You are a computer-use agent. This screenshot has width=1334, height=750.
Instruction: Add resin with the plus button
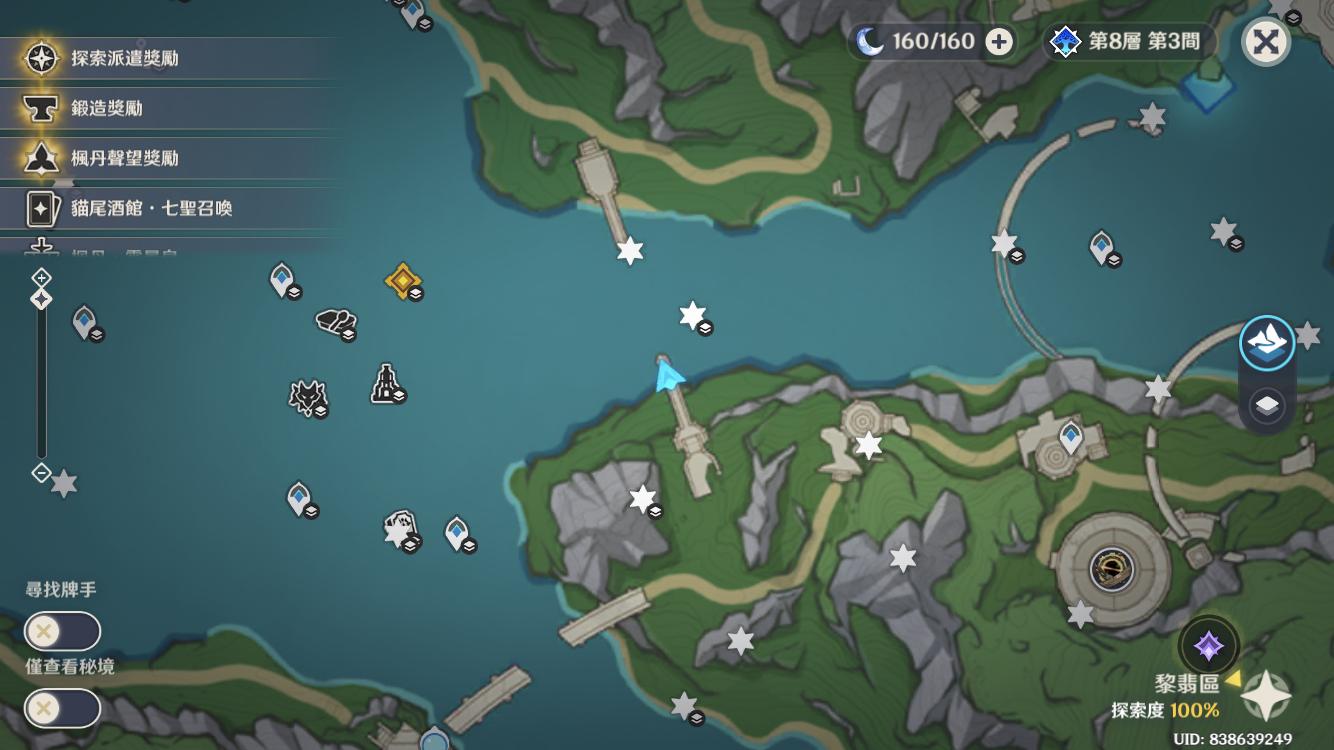(x=998, y=42)
